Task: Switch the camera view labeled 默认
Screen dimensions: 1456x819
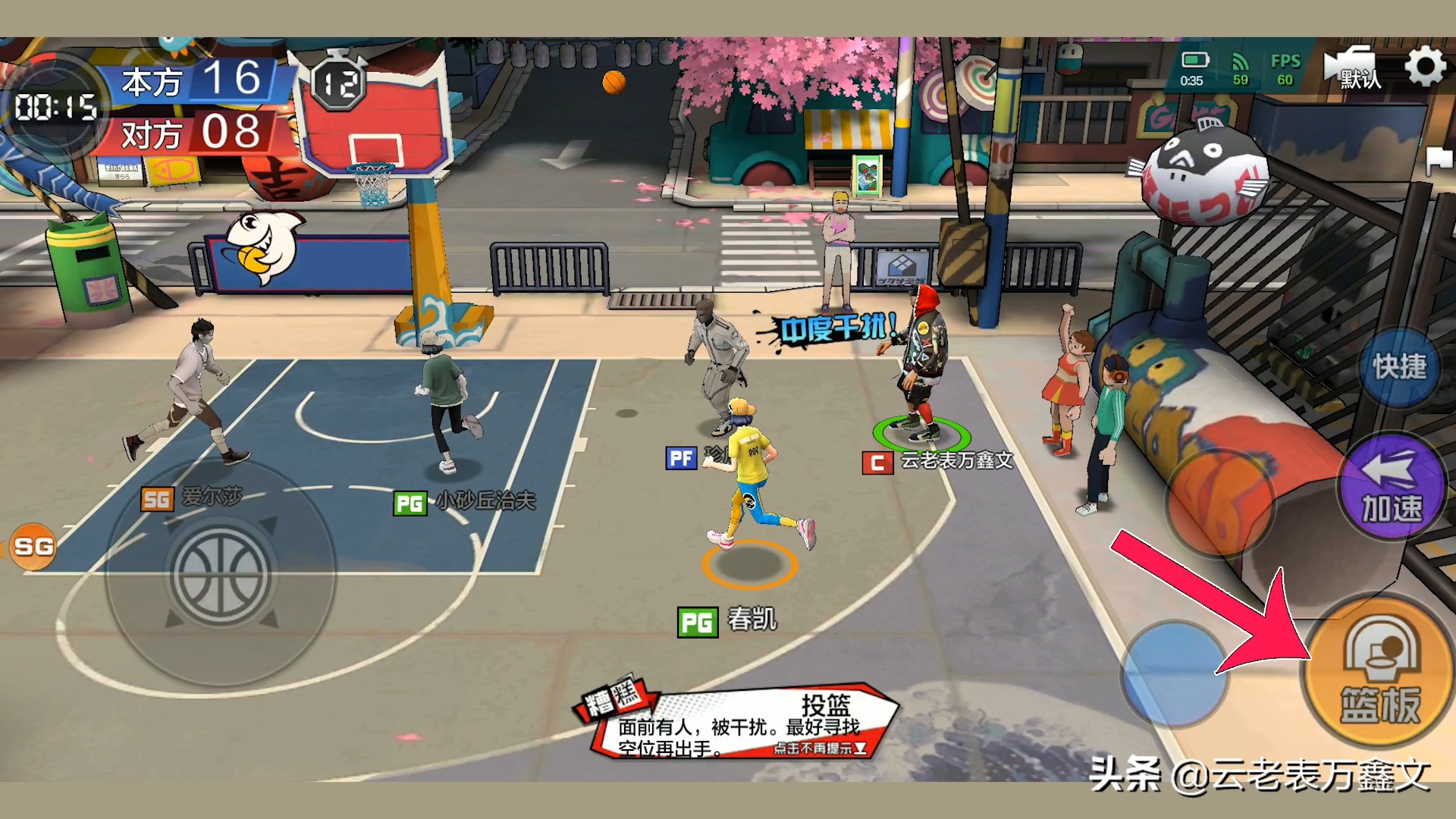Action: 1354,69
